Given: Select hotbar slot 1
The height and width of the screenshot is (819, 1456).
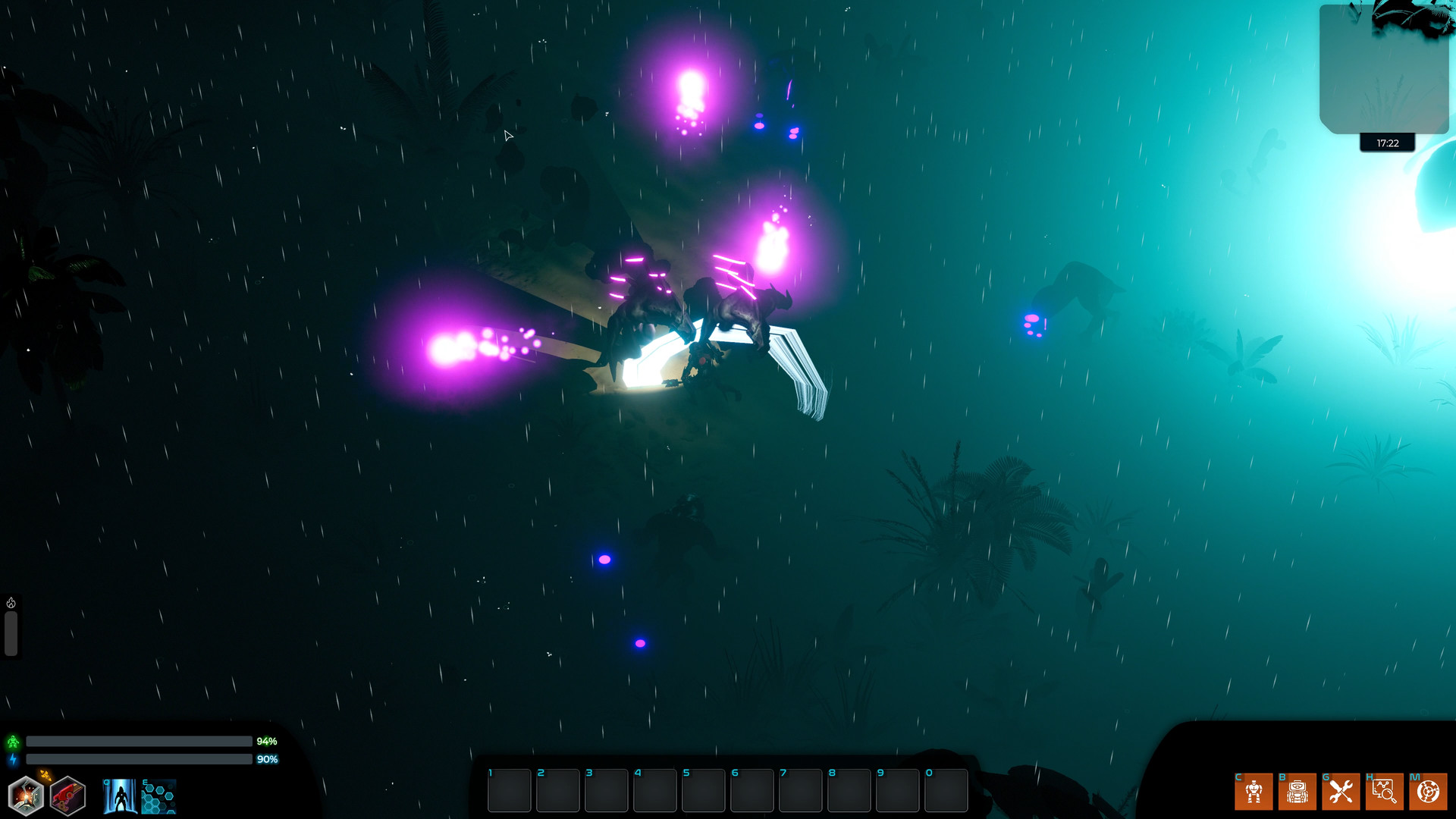Looking at the screenshot, I should pos(509,790).
